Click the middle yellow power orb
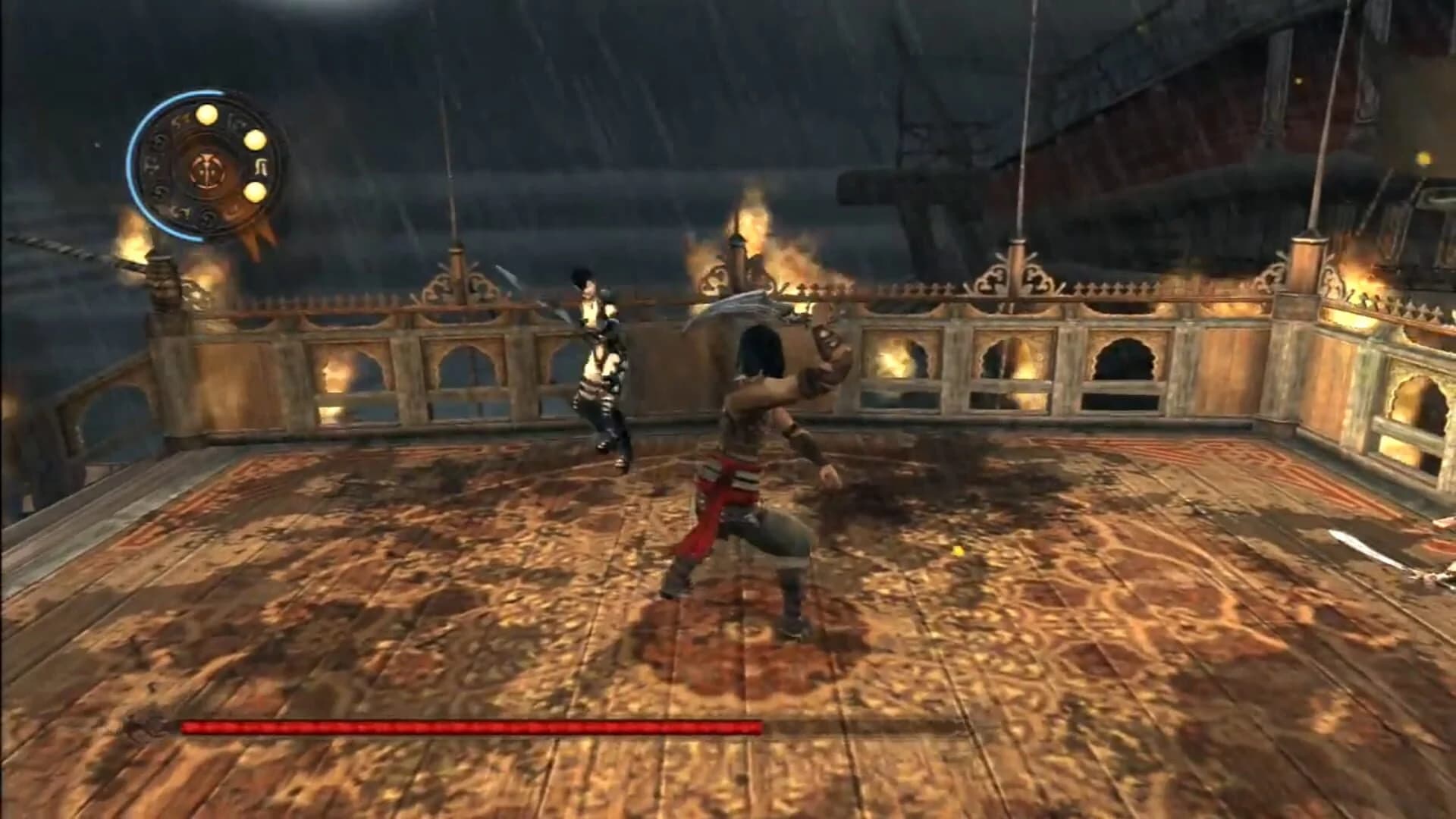This screenshot has width=1456, height=819. pyautogui.click(x=255, y=141)
